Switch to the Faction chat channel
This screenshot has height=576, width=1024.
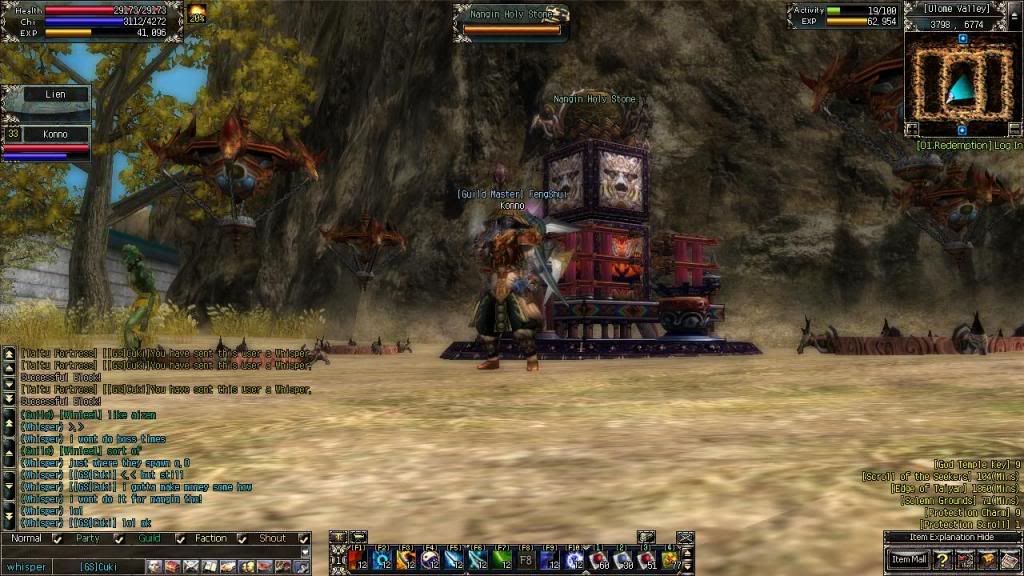tap(211, 539)
